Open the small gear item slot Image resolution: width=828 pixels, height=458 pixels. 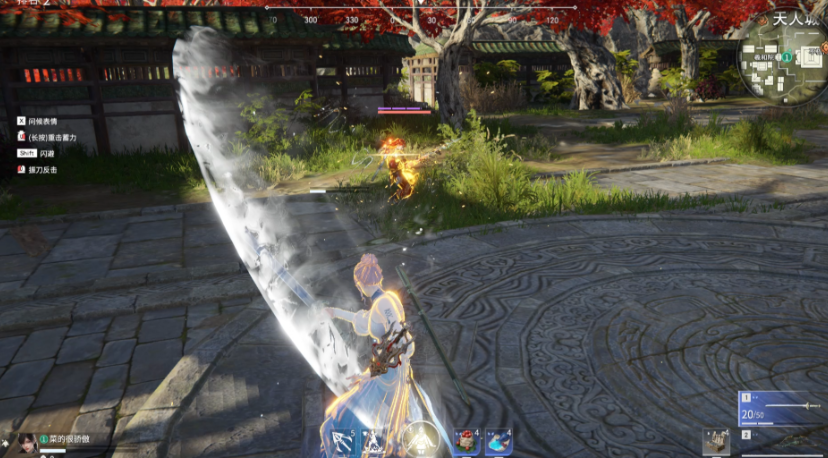pos(715,442)
